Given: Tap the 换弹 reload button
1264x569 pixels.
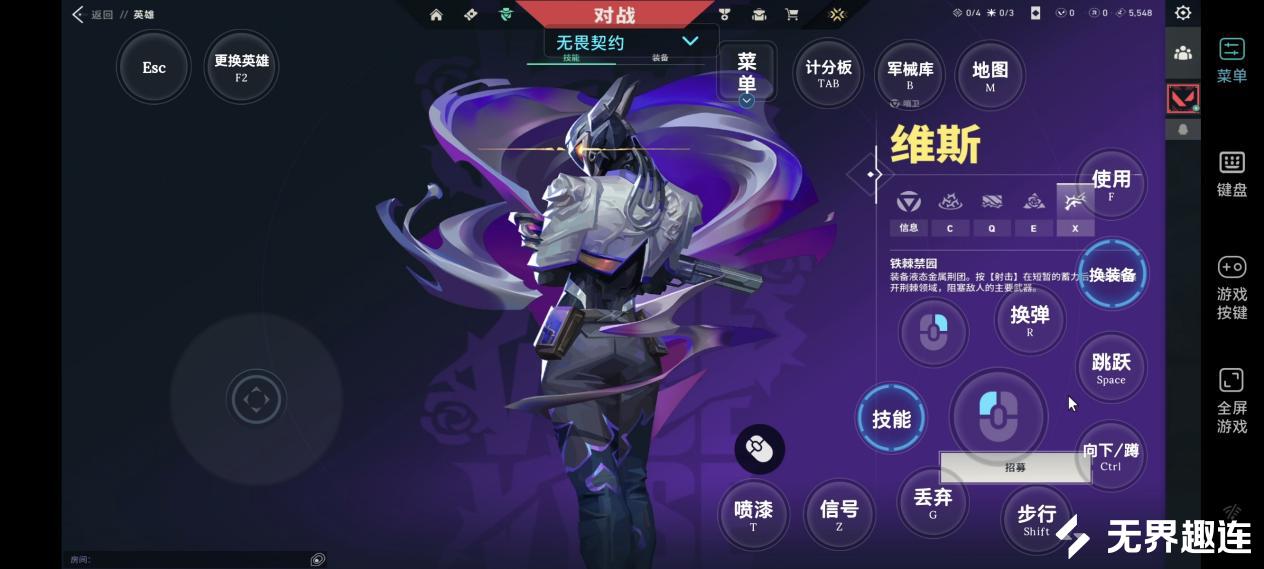Looking at the screenshot, I should (x=1030, y=320).
